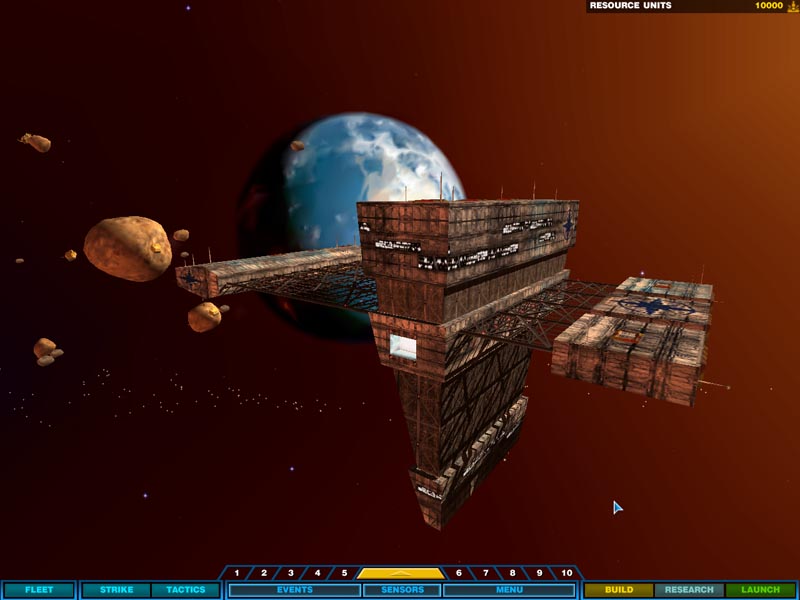Image resolution: width=800 pixels, height=600 pixels.
Task: Open the Sensors manager
Action: 402,590
